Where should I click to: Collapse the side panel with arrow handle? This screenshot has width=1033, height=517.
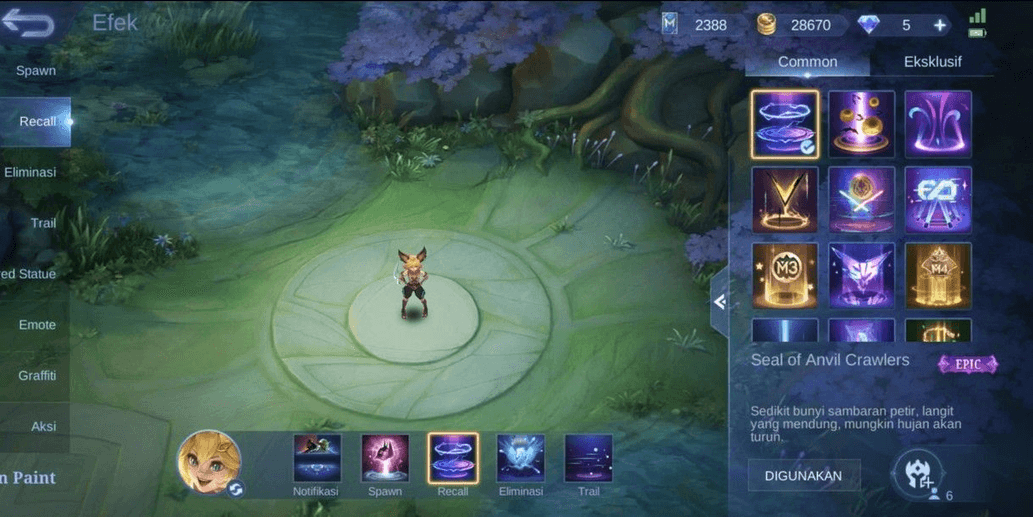(x=719, y=302)
